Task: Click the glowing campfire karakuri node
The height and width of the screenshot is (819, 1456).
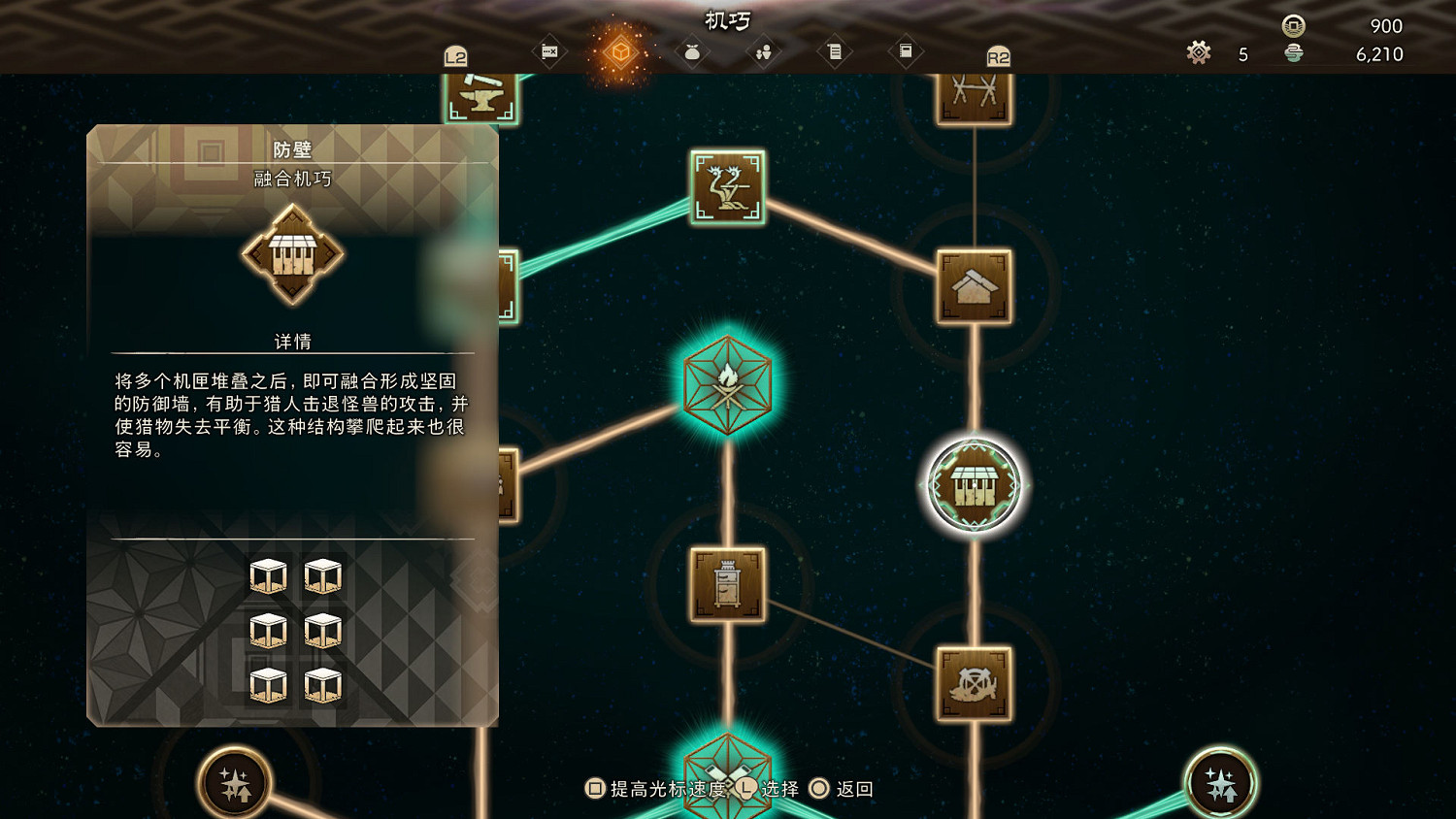Action: pos(728,381)
